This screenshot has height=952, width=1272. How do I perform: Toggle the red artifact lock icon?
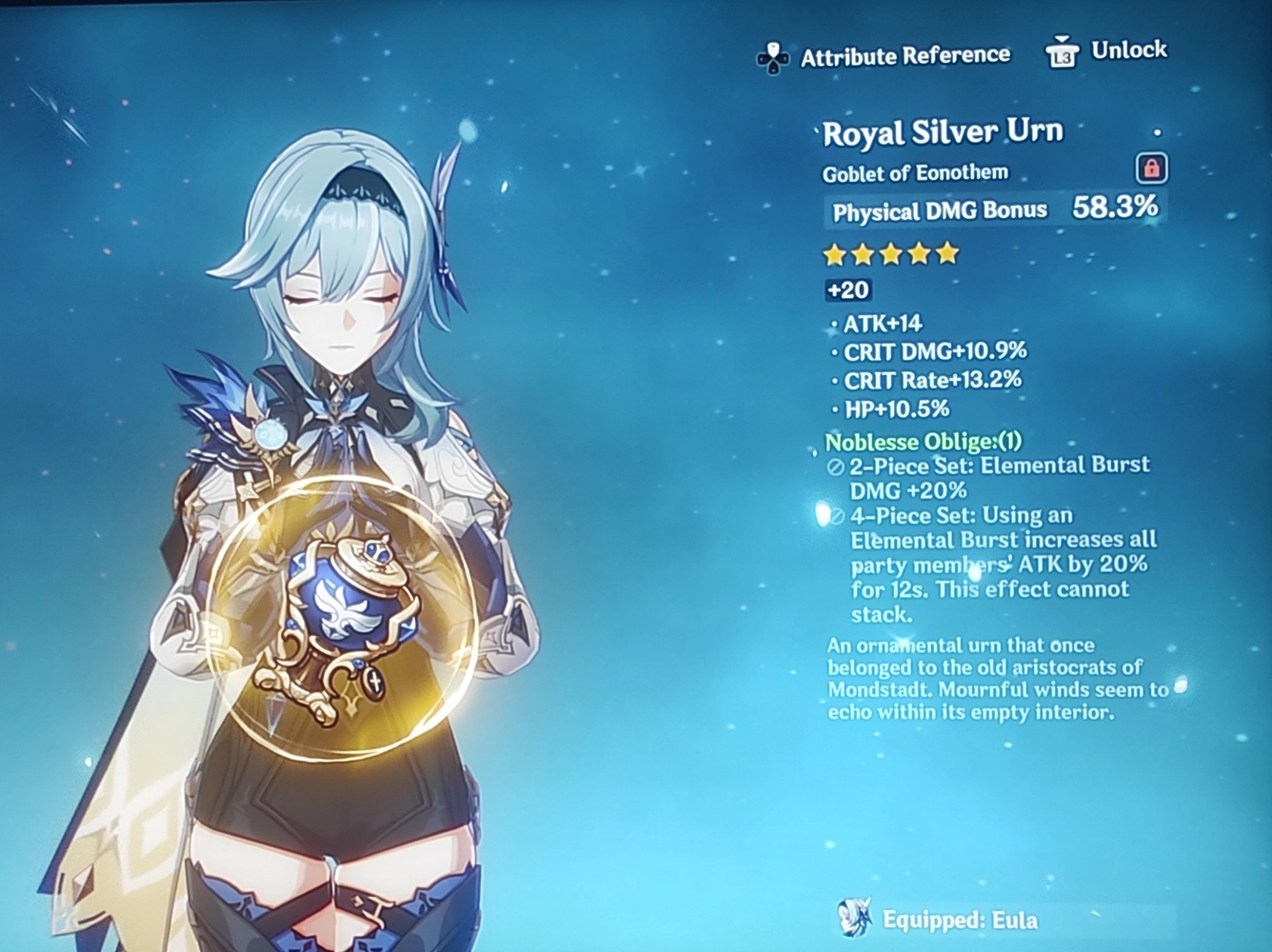1153,167
